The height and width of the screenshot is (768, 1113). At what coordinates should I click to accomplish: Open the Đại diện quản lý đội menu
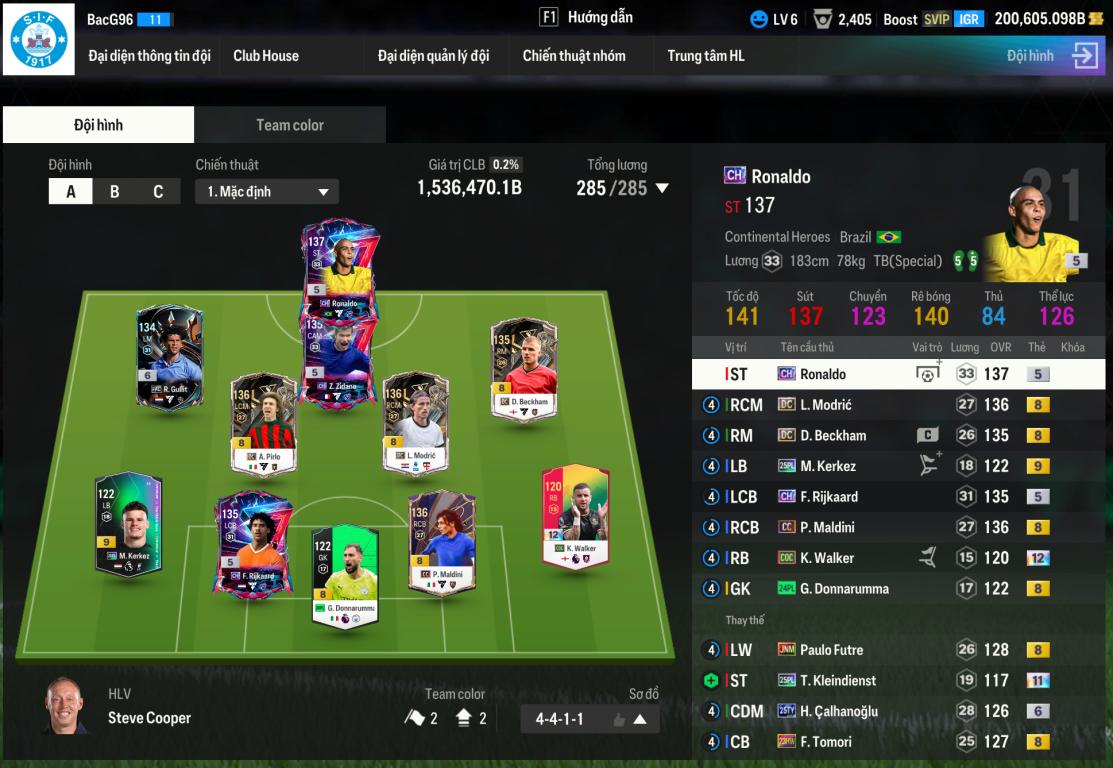click(433, 56)
